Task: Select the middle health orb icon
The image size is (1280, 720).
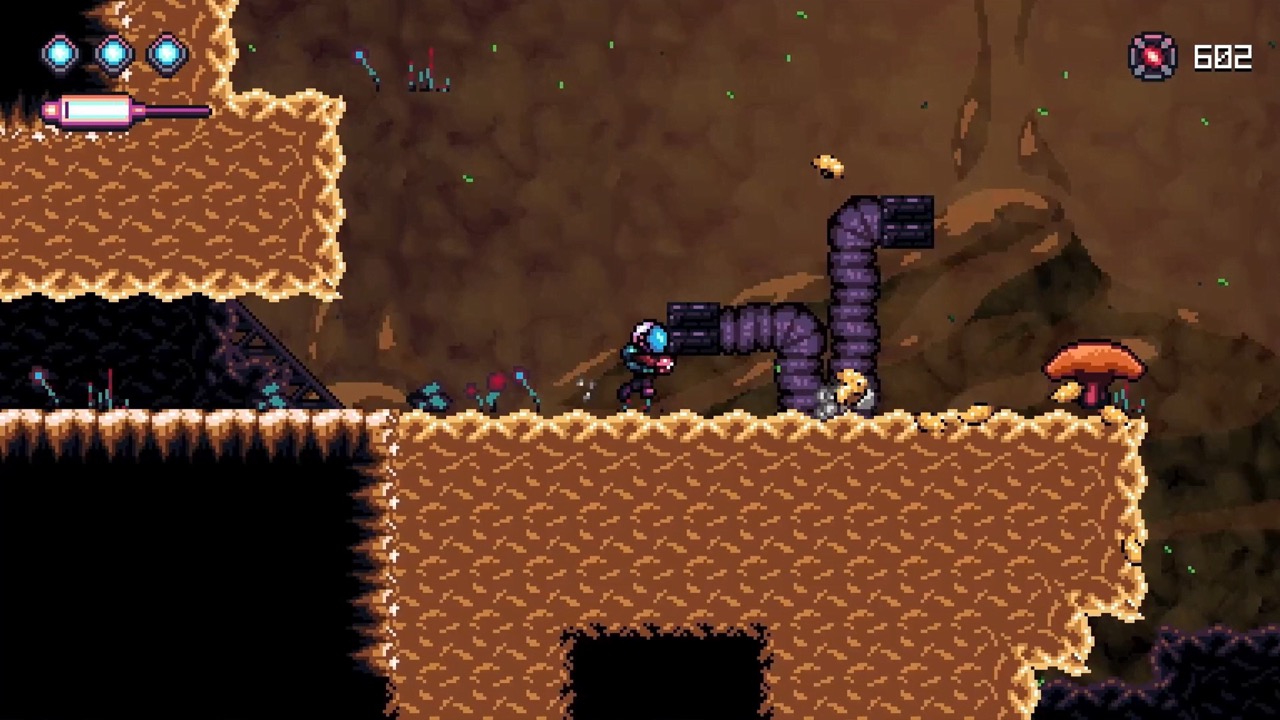Action: coord(114,54)
